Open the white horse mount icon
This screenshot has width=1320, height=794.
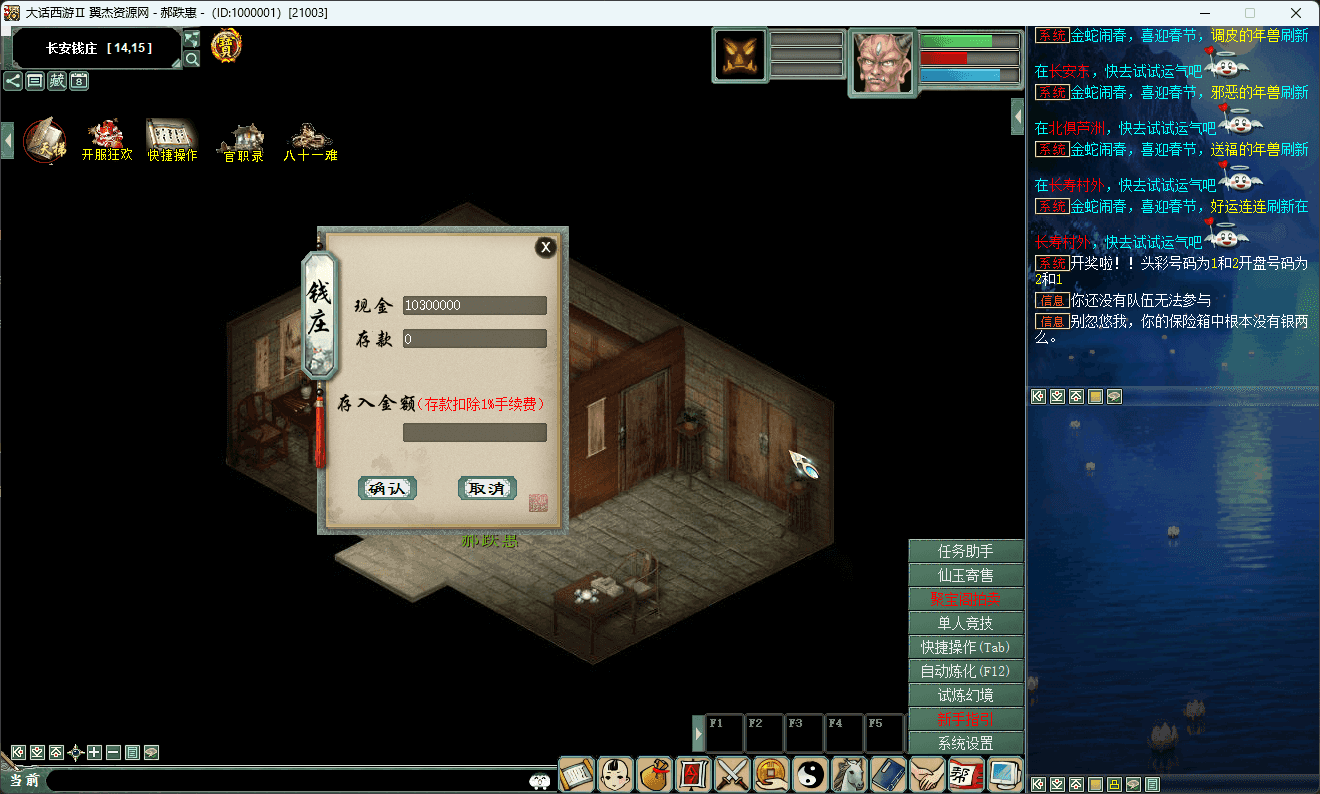click(x=850, y=774)
